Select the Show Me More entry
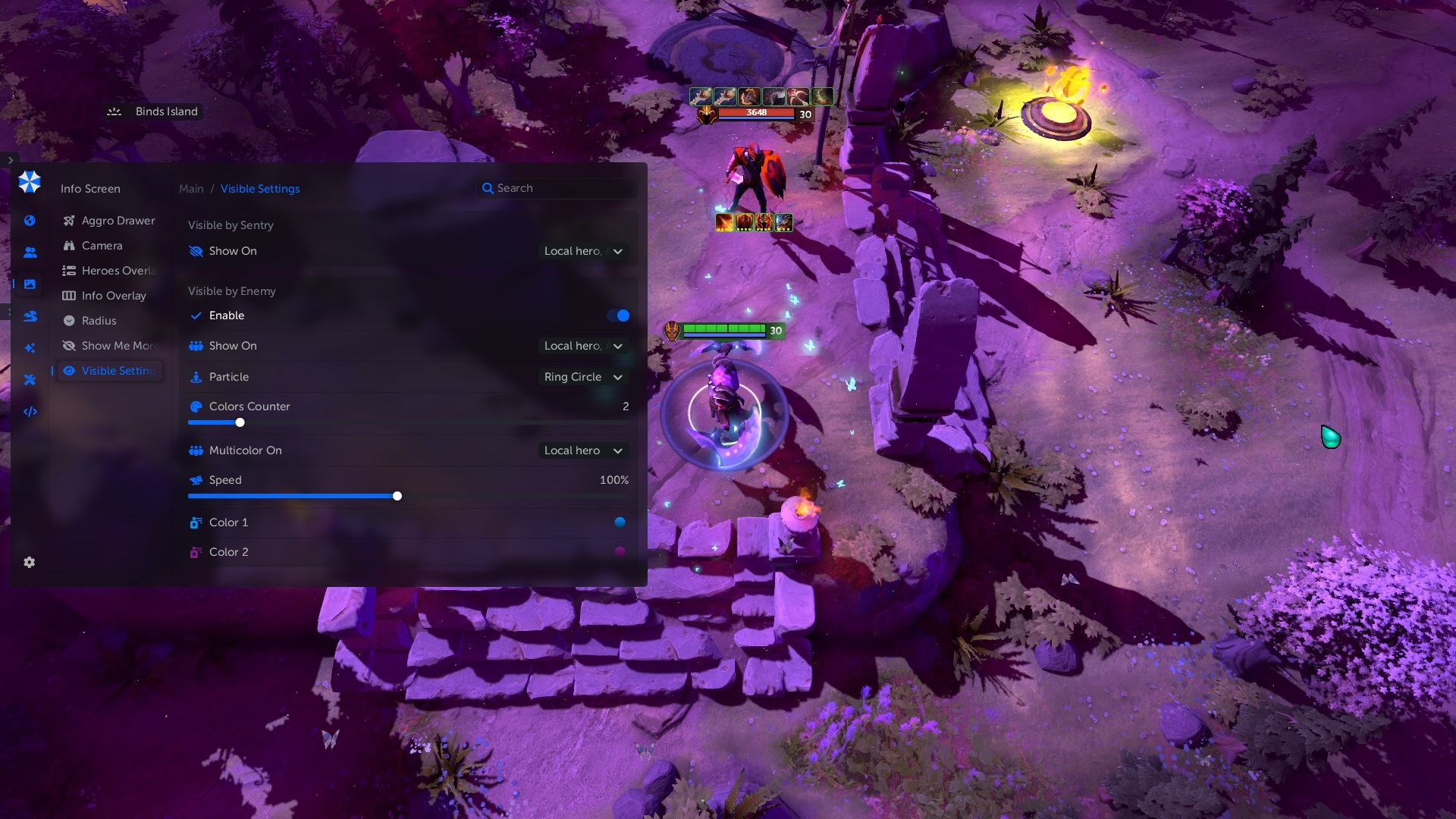Screen dimensions: 1456x819 coord(118,346)
